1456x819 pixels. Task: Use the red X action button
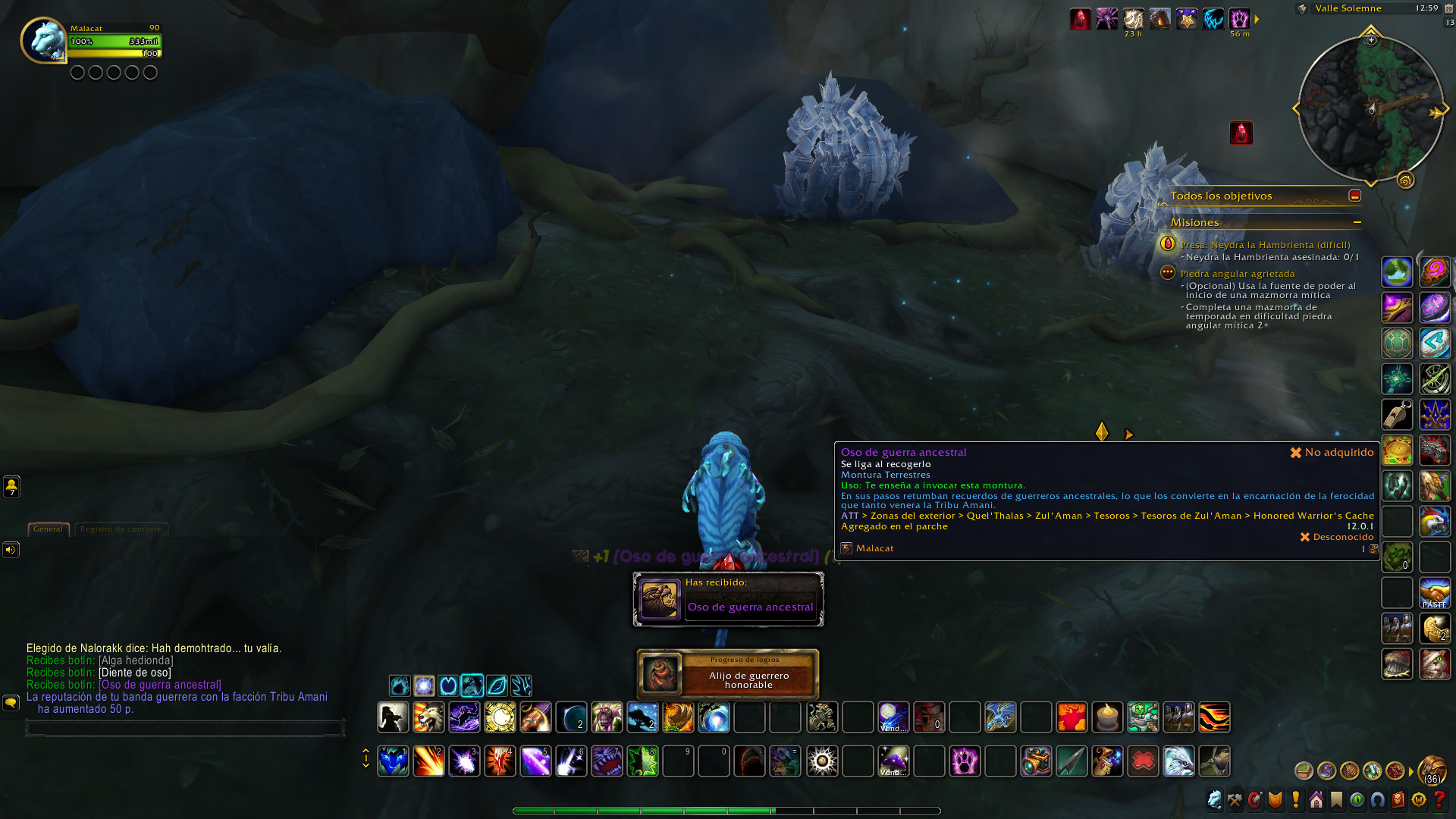pyautogui.click(x=1143, y=761)
